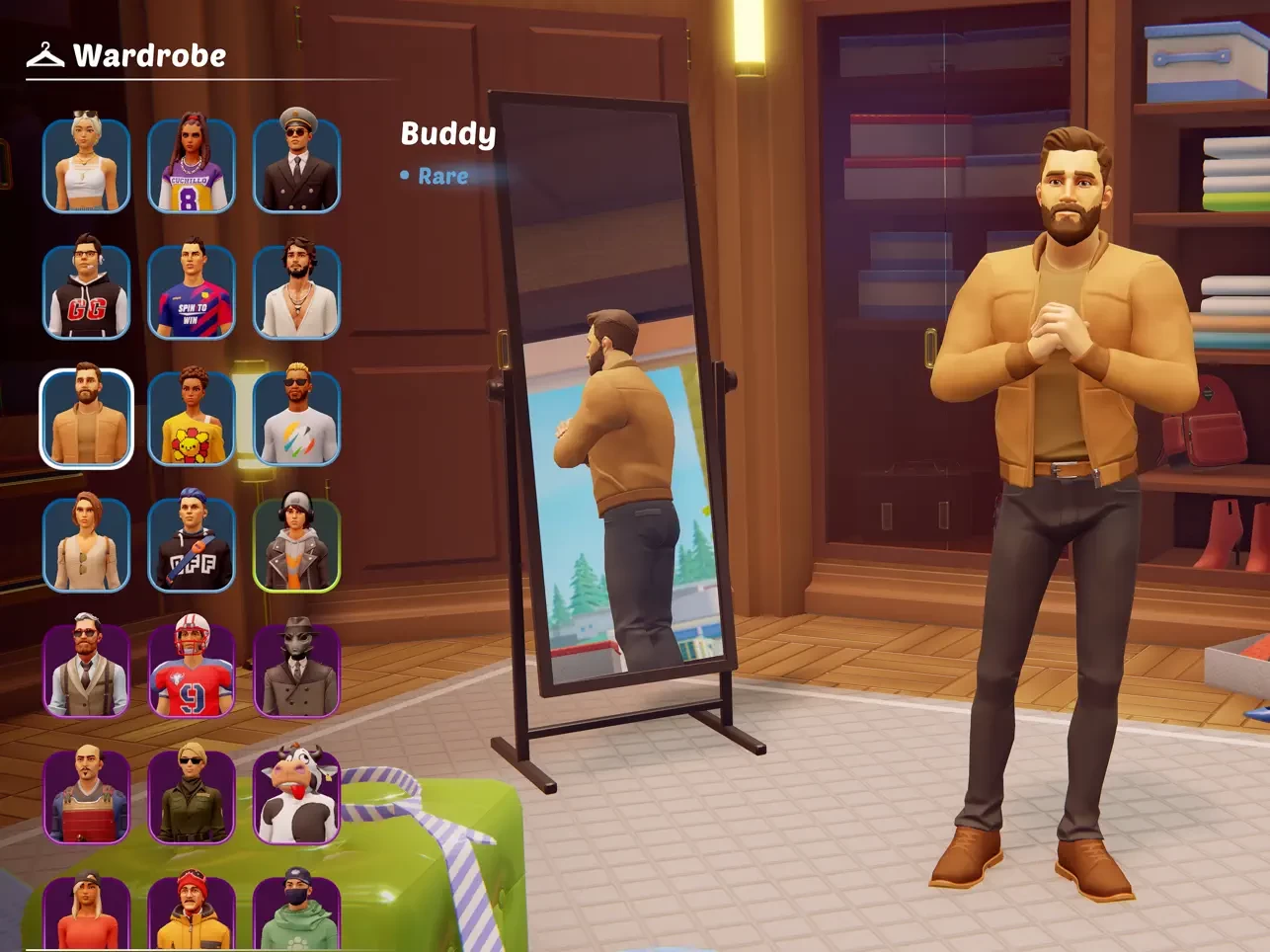This screenshot has height=952, width=1270.
Task: Select the GG hoodie gamer skin
Action: (87, 291)
